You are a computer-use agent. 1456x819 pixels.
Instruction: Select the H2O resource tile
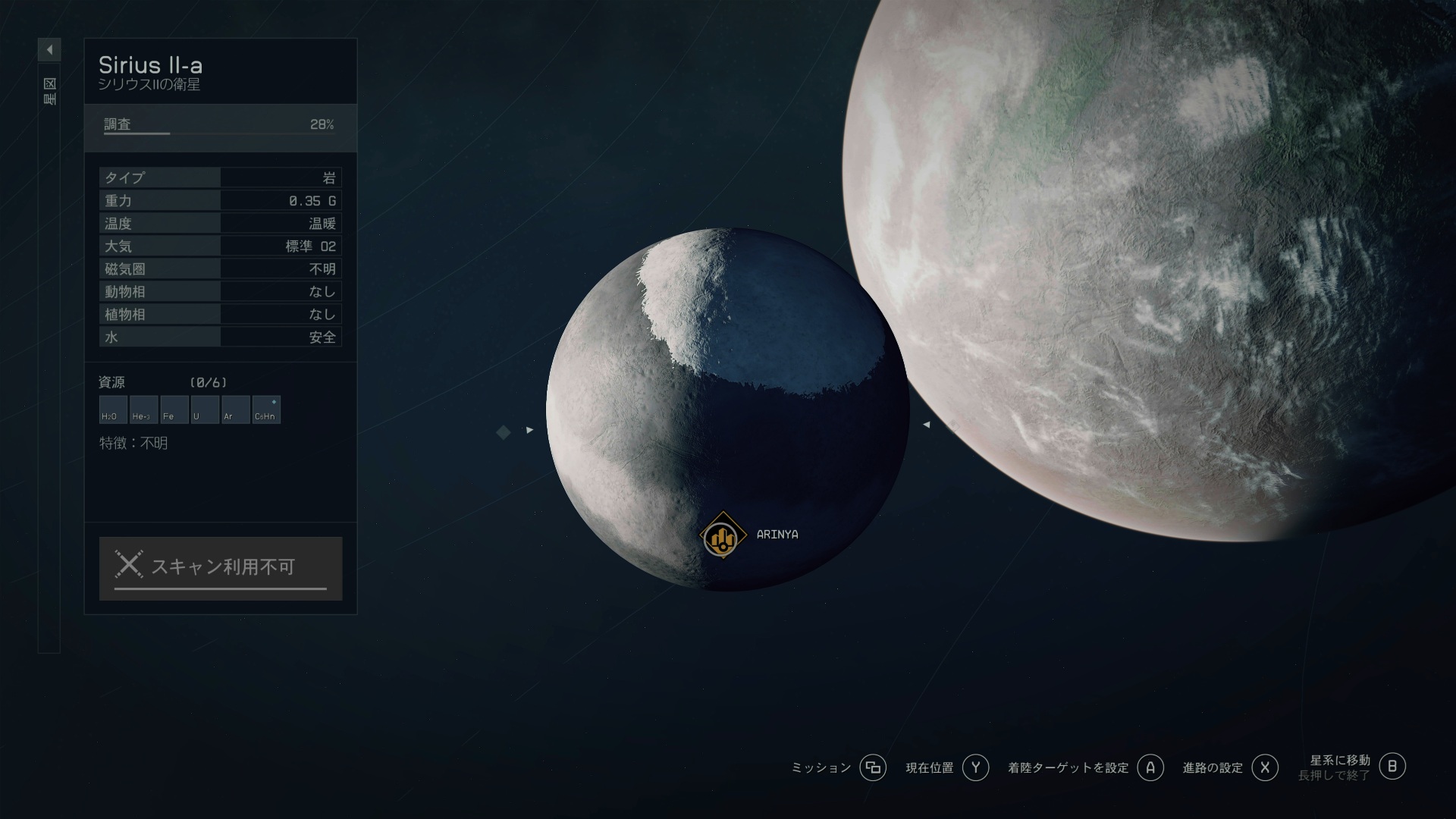coord(113,409)
